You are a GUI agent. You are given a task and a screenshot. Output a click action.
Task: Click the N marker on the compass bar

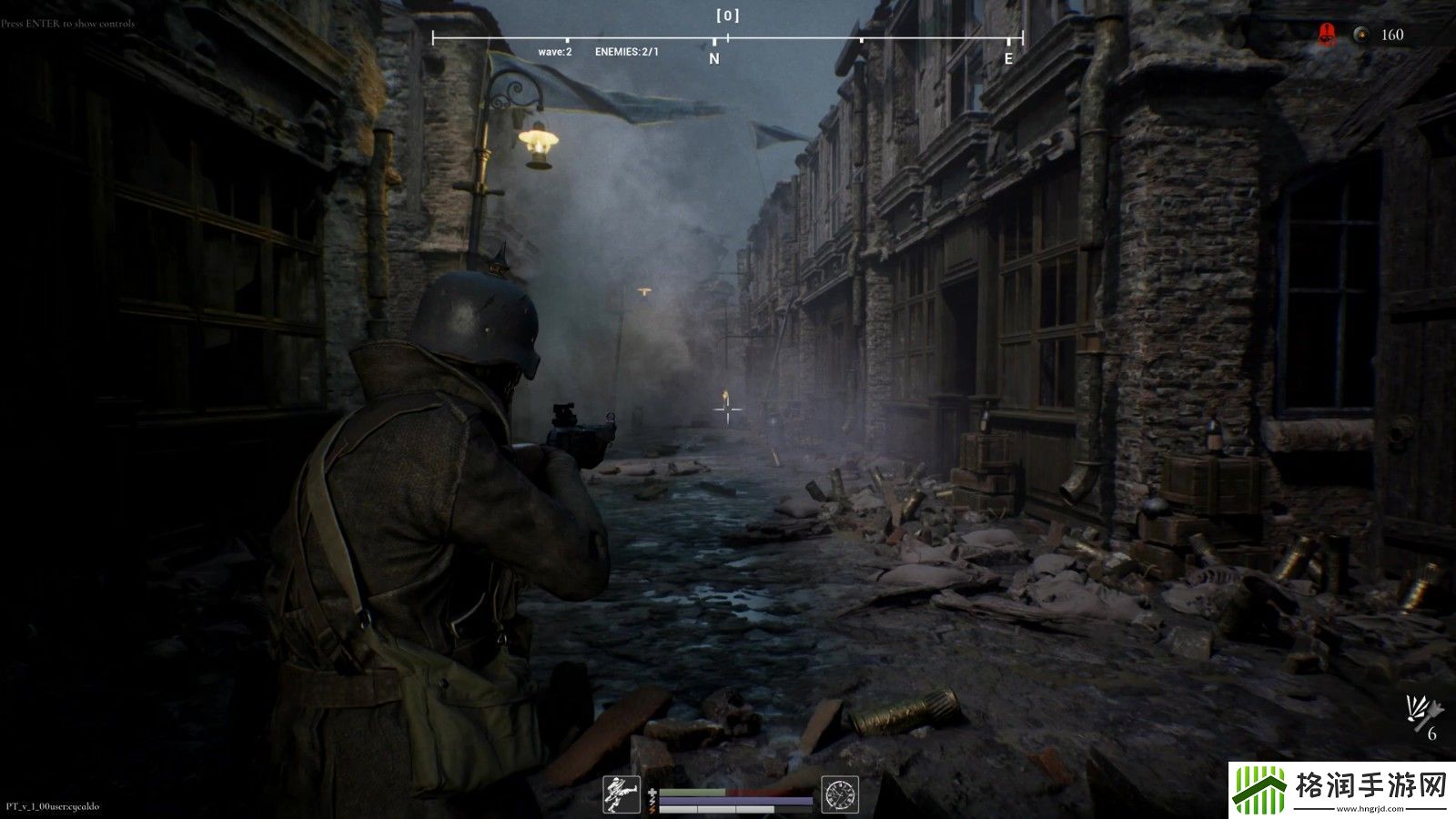pos(714,58)
